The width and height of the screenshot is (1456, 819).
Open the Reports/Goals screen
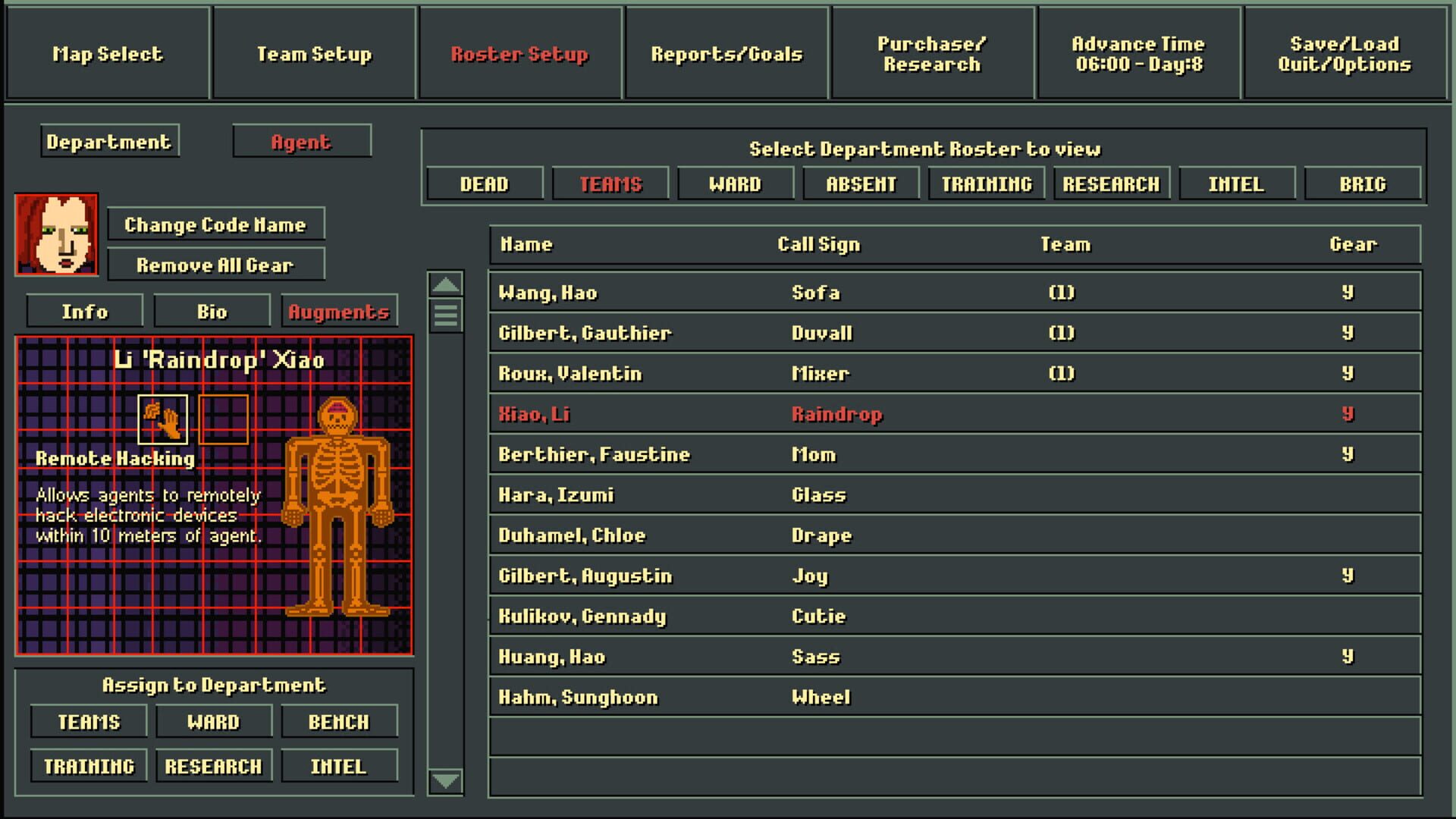pos(726,54)
